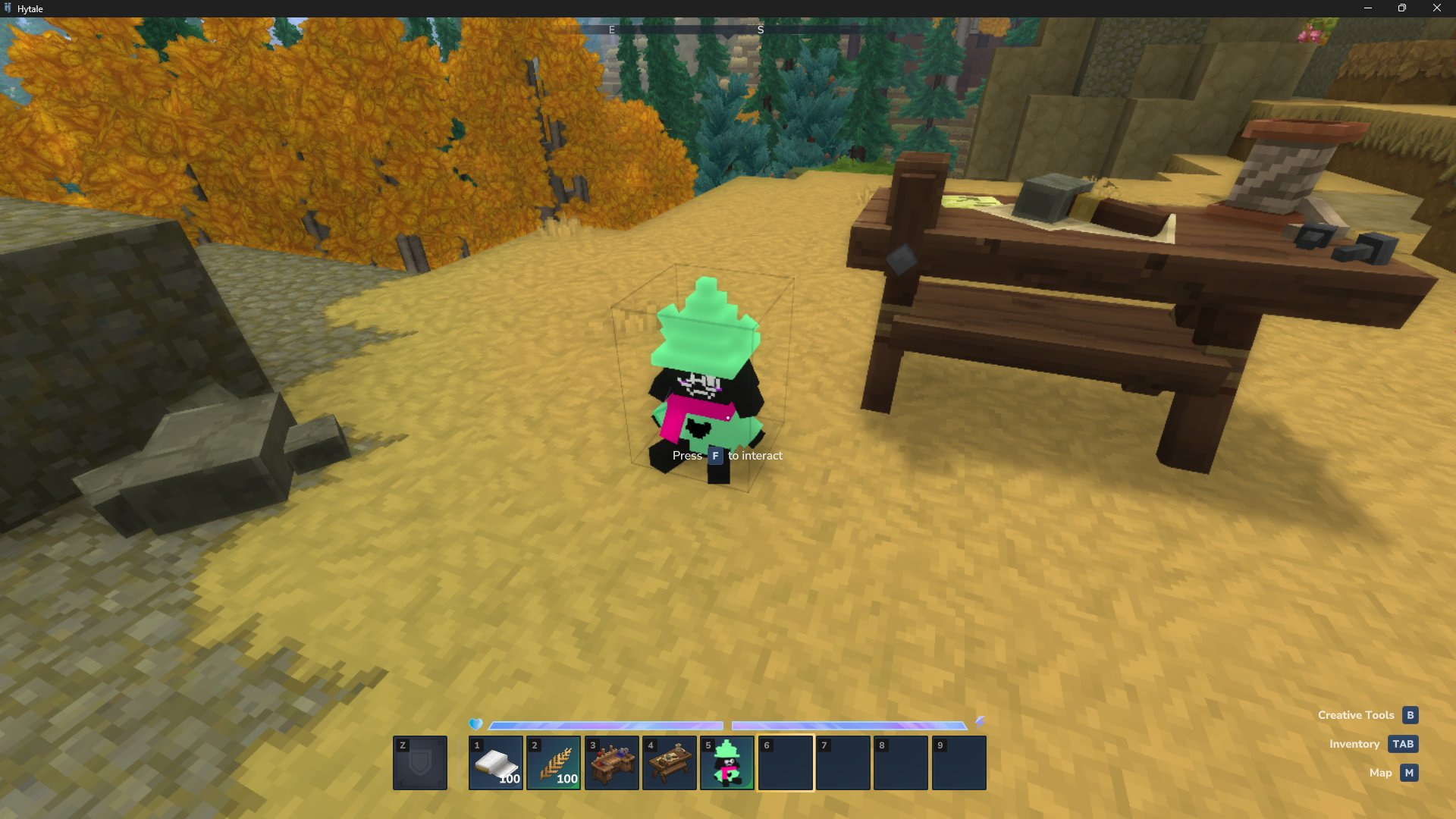Choose the cluttered workbench in slot 3

612,763
